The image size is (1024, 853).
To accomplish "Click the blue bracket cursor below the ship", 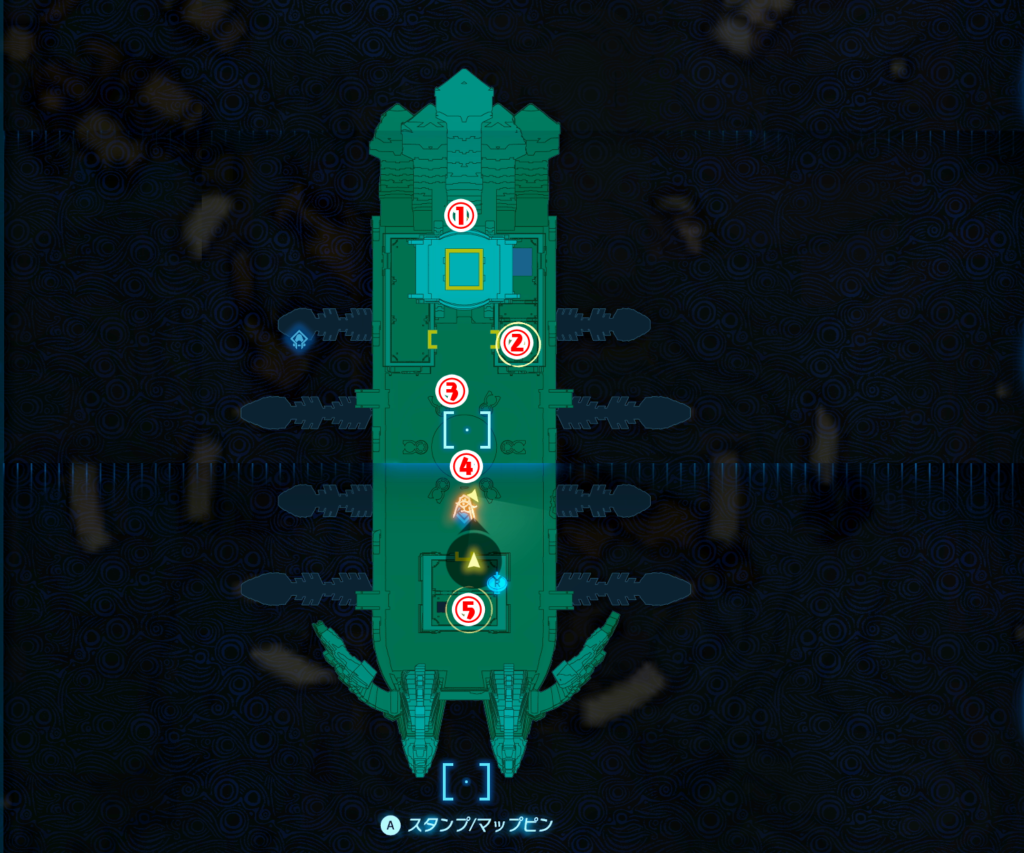I will (466, 781).
